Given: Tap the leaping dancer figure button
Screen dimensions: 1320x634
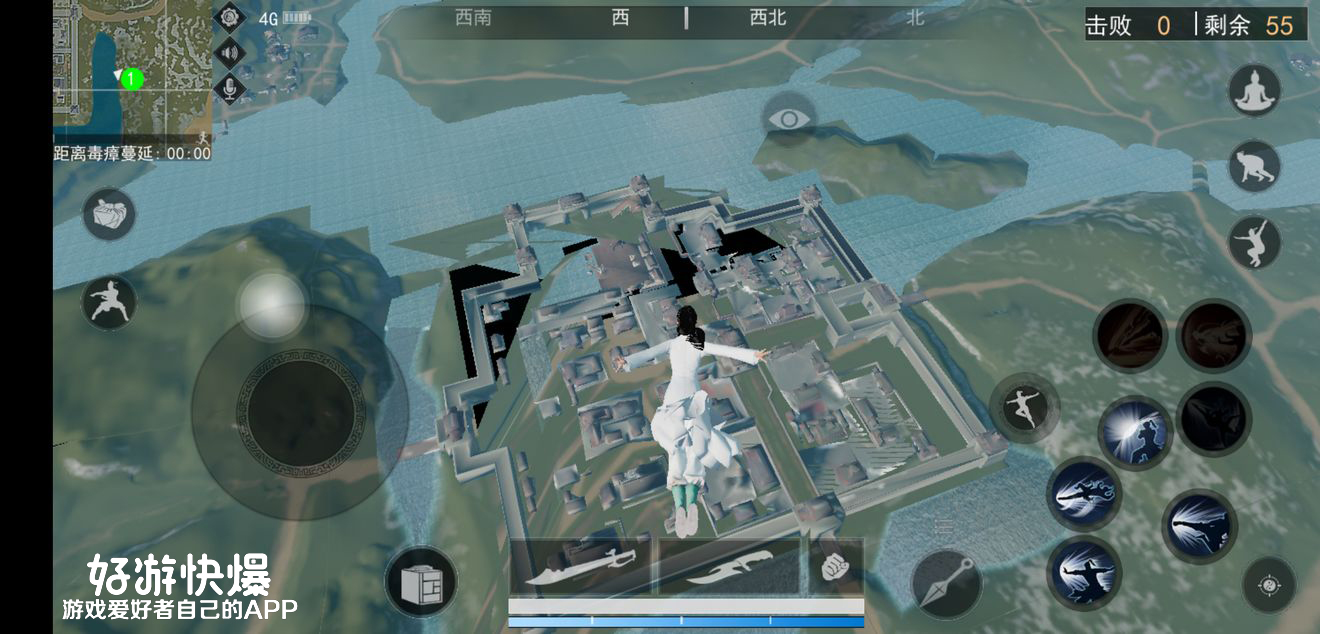Looking at the screenshot, I should 1025,409.
